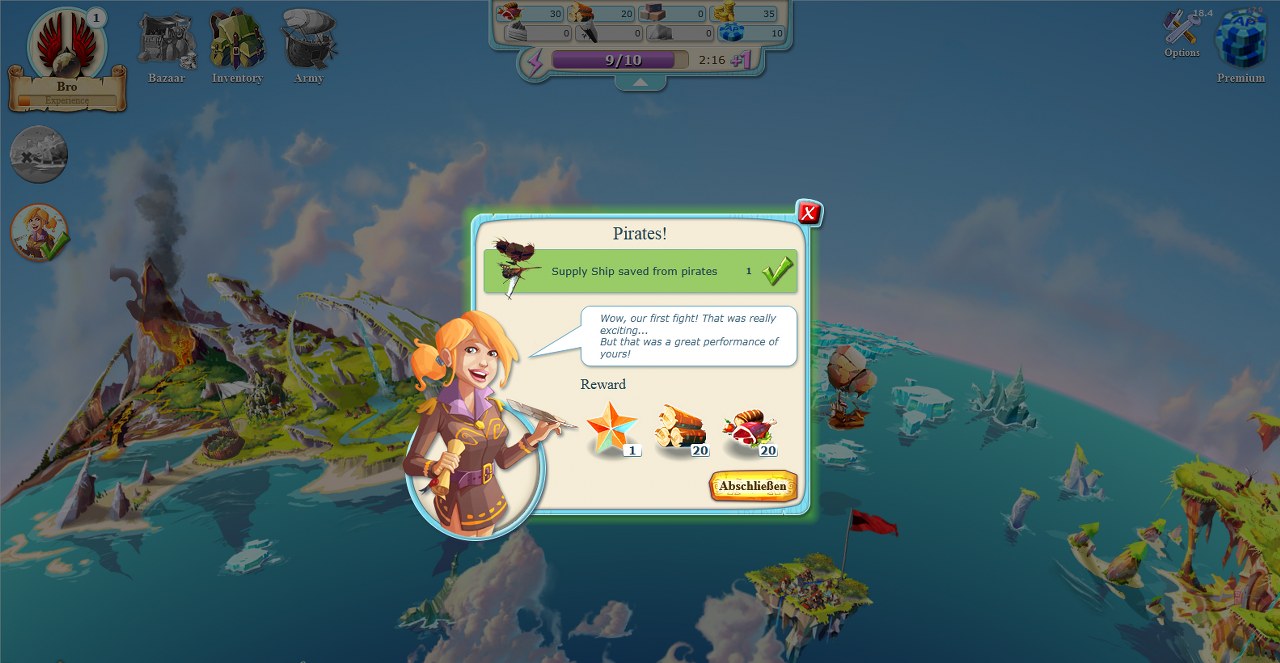Click the Abschließen button
The width and height of the screenshot is (1280, 663).
point(753,486)
